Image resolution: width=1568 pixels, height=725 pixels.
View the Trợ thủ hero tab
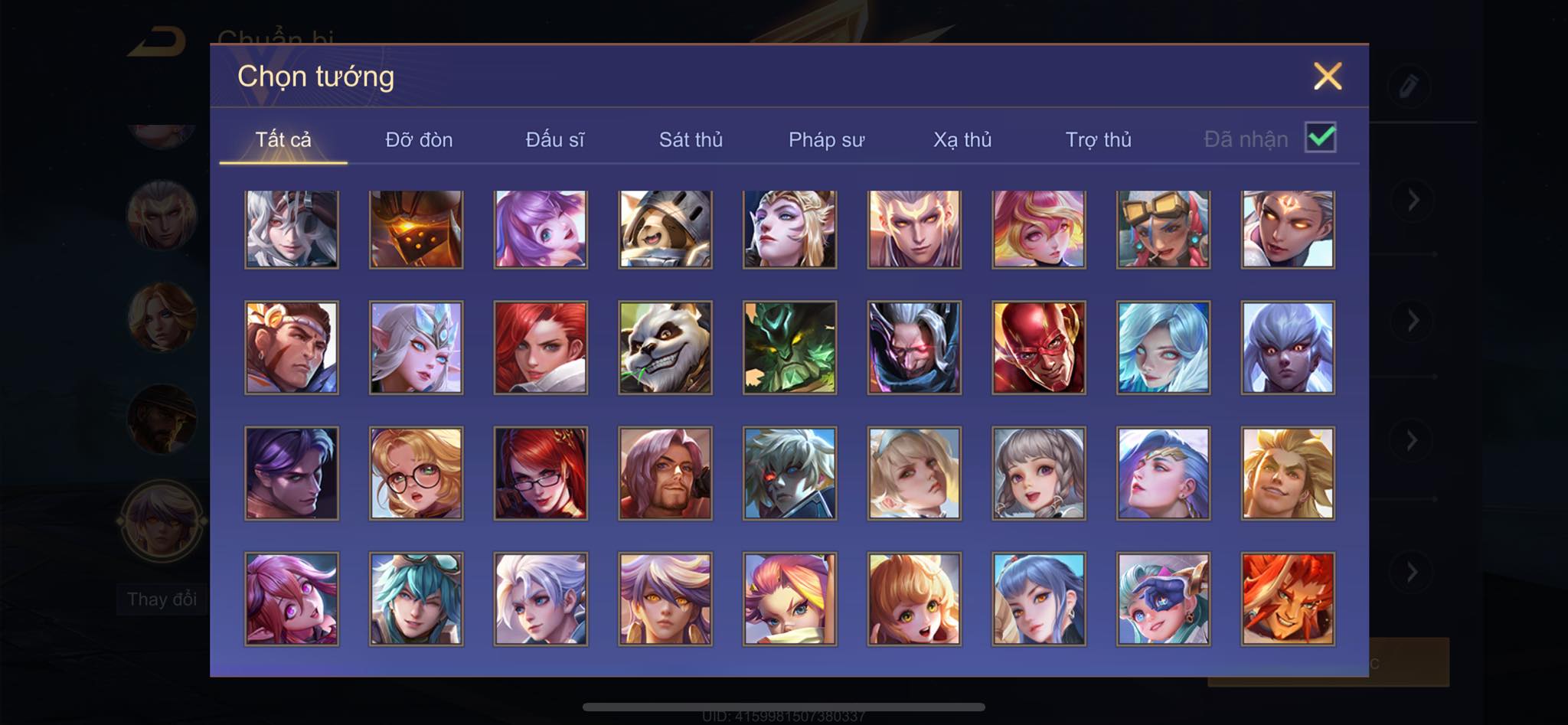(1098, 139)
